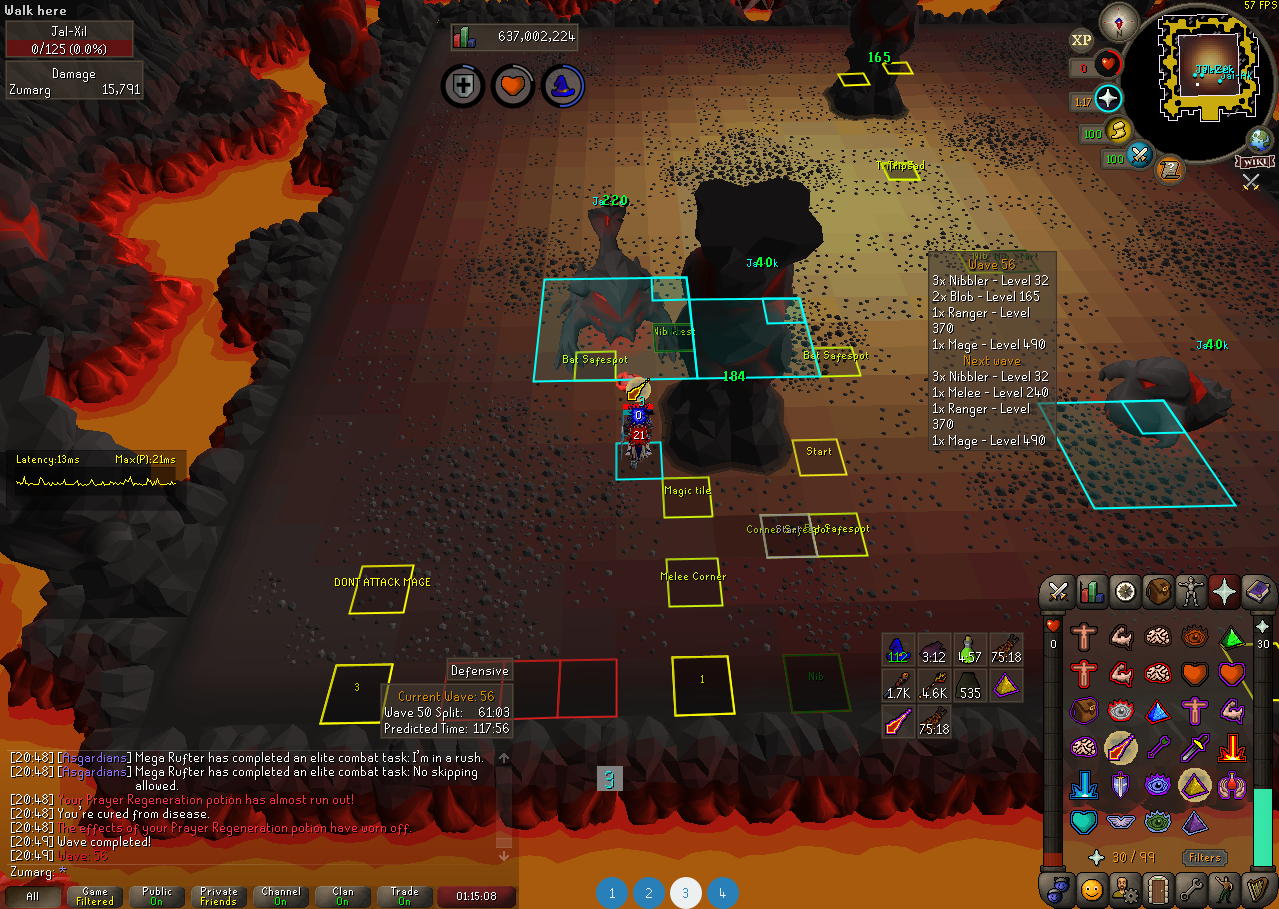Open the Logout door tab
This screenshot has height=909, width=1279.
(x=1158, y=888)
